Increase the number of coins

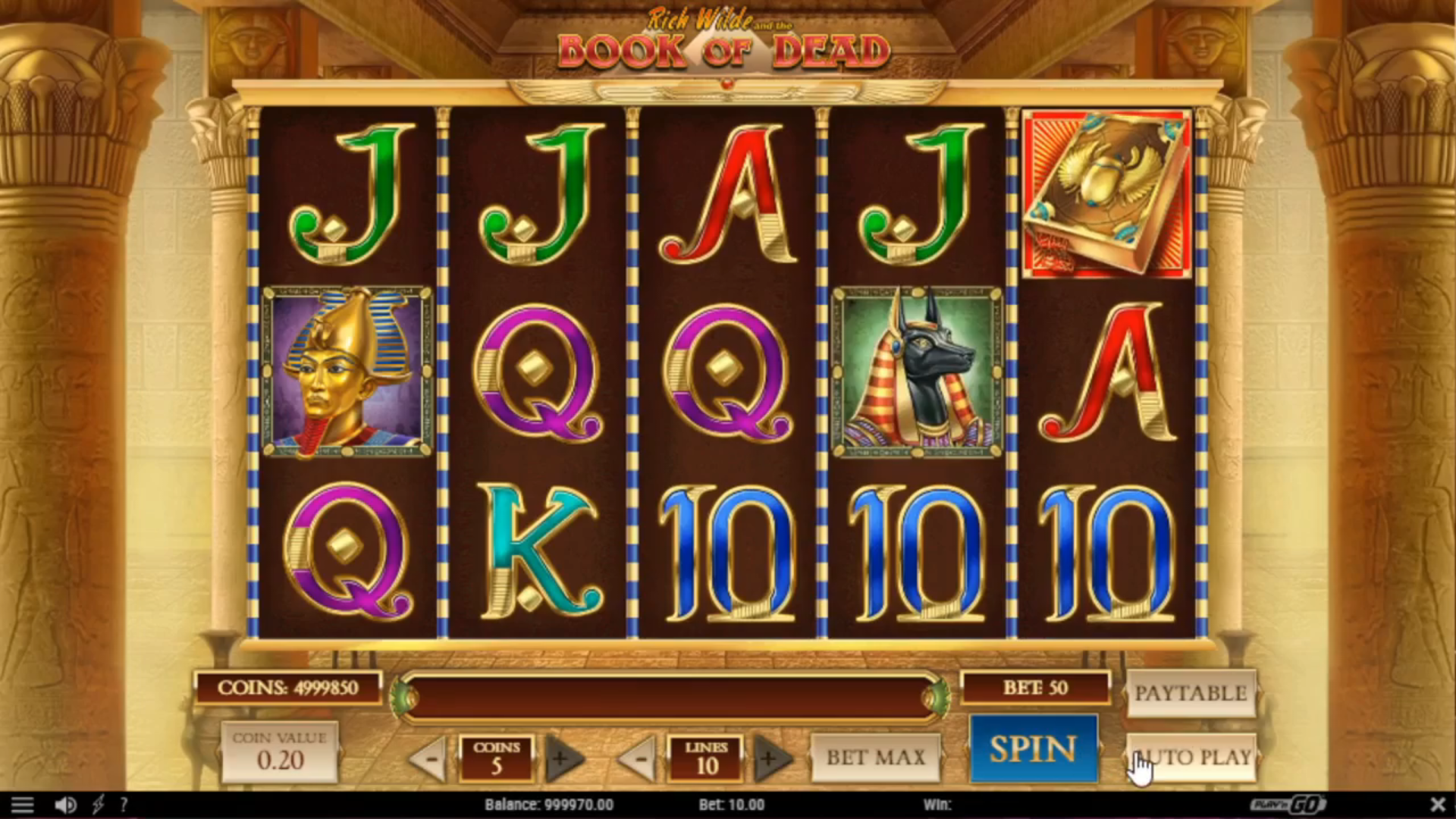(562, 758)
